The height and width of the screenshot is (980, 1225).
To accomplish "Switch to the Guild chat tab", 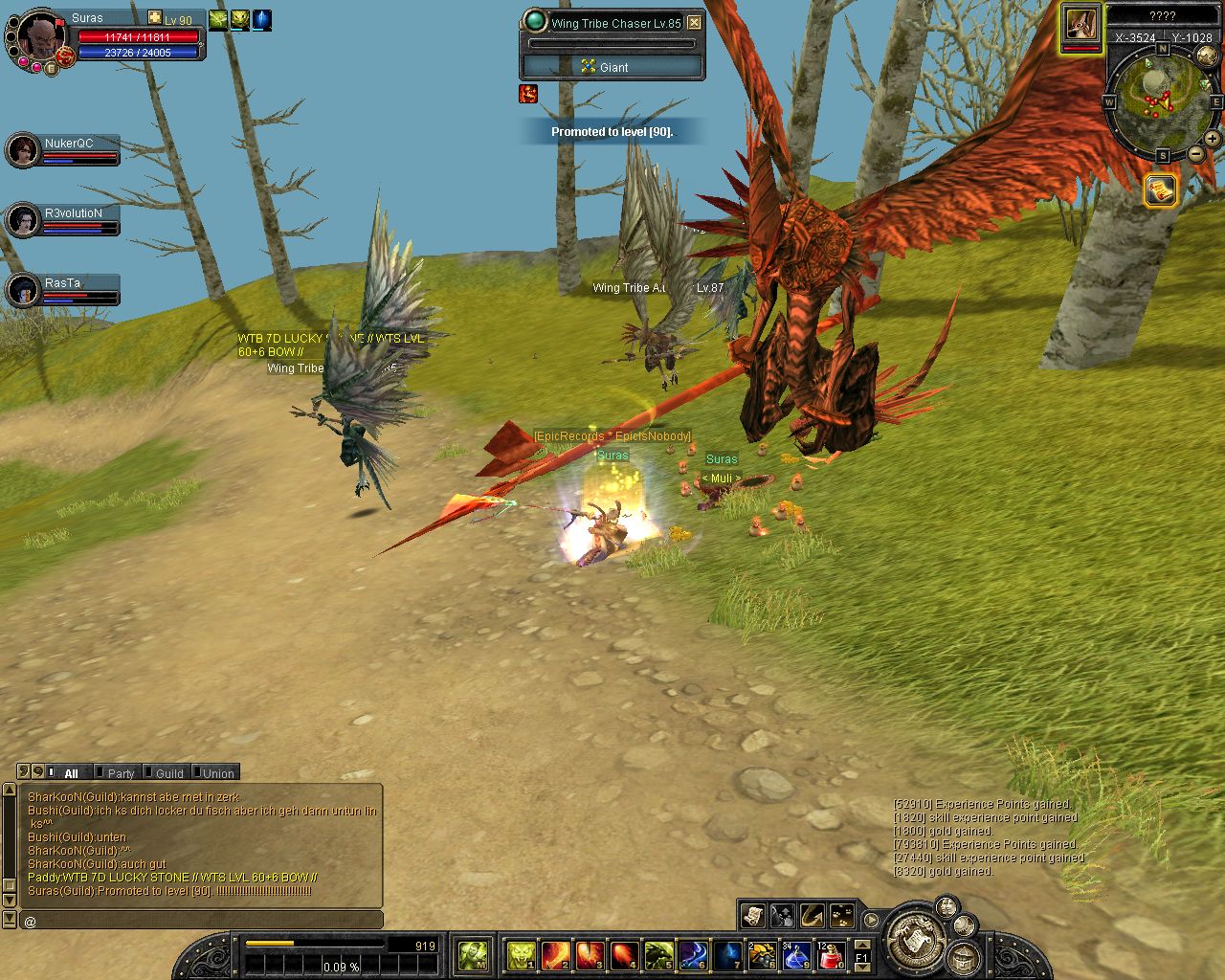I will (169, 773).
